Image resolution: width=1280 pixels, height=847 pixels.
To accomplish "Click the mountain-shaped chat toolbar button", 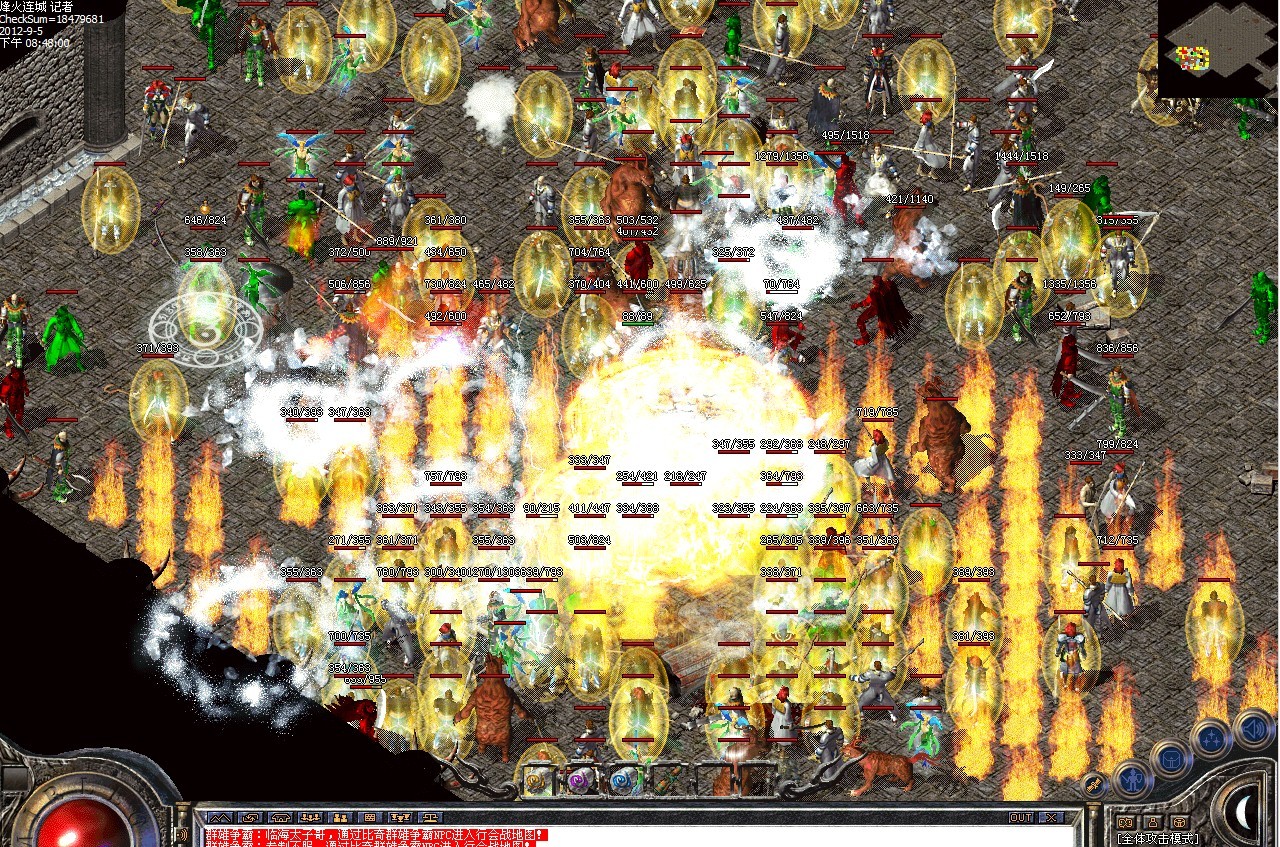I will [219, 817].
